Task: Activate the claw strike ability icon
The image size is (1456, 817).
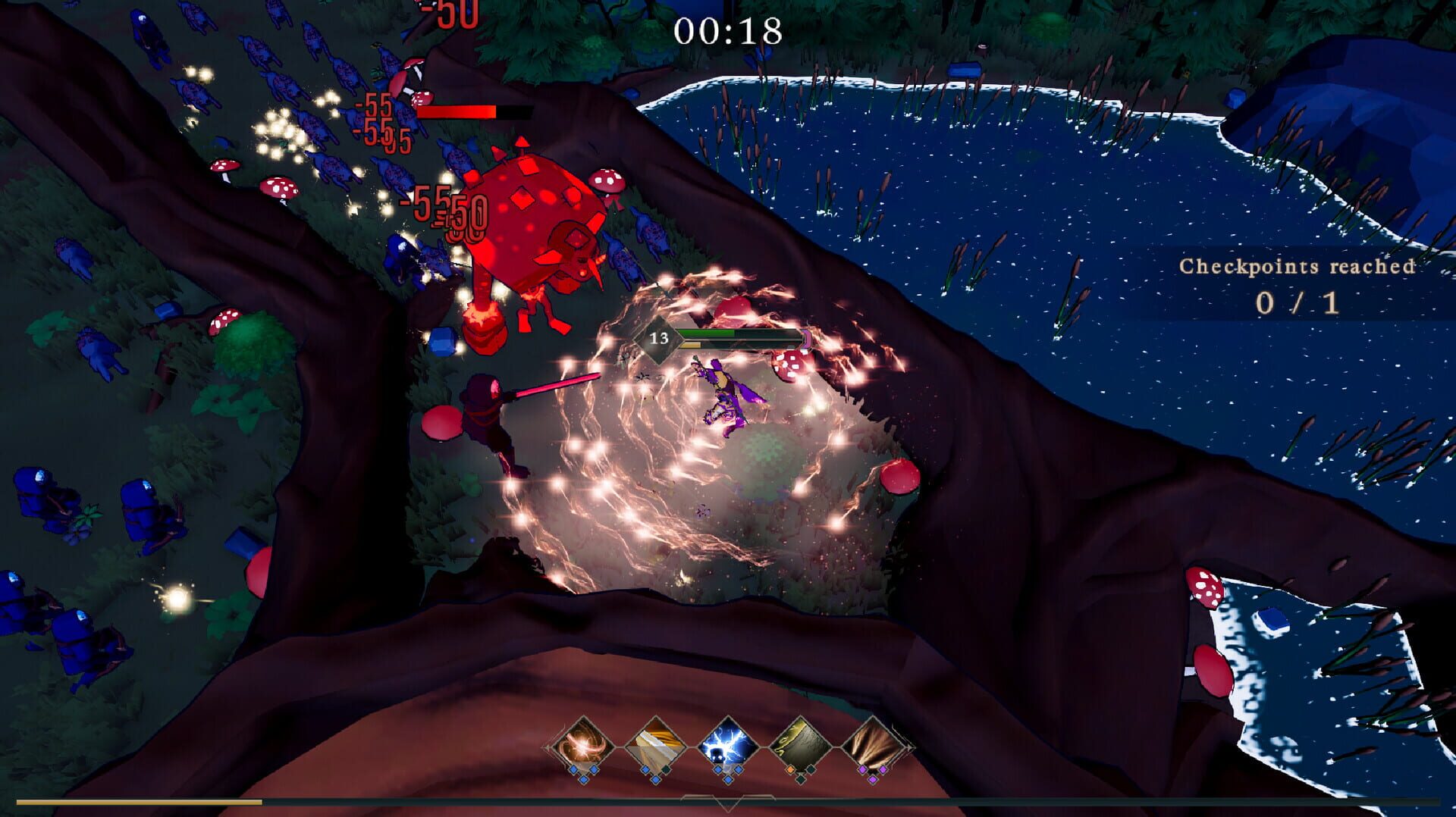Action: [x=872, y=745]
